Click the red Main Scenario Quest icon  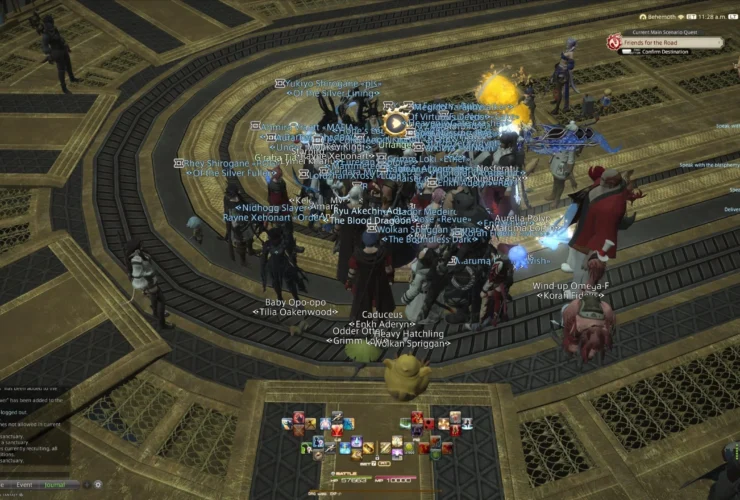coord(614,42)
